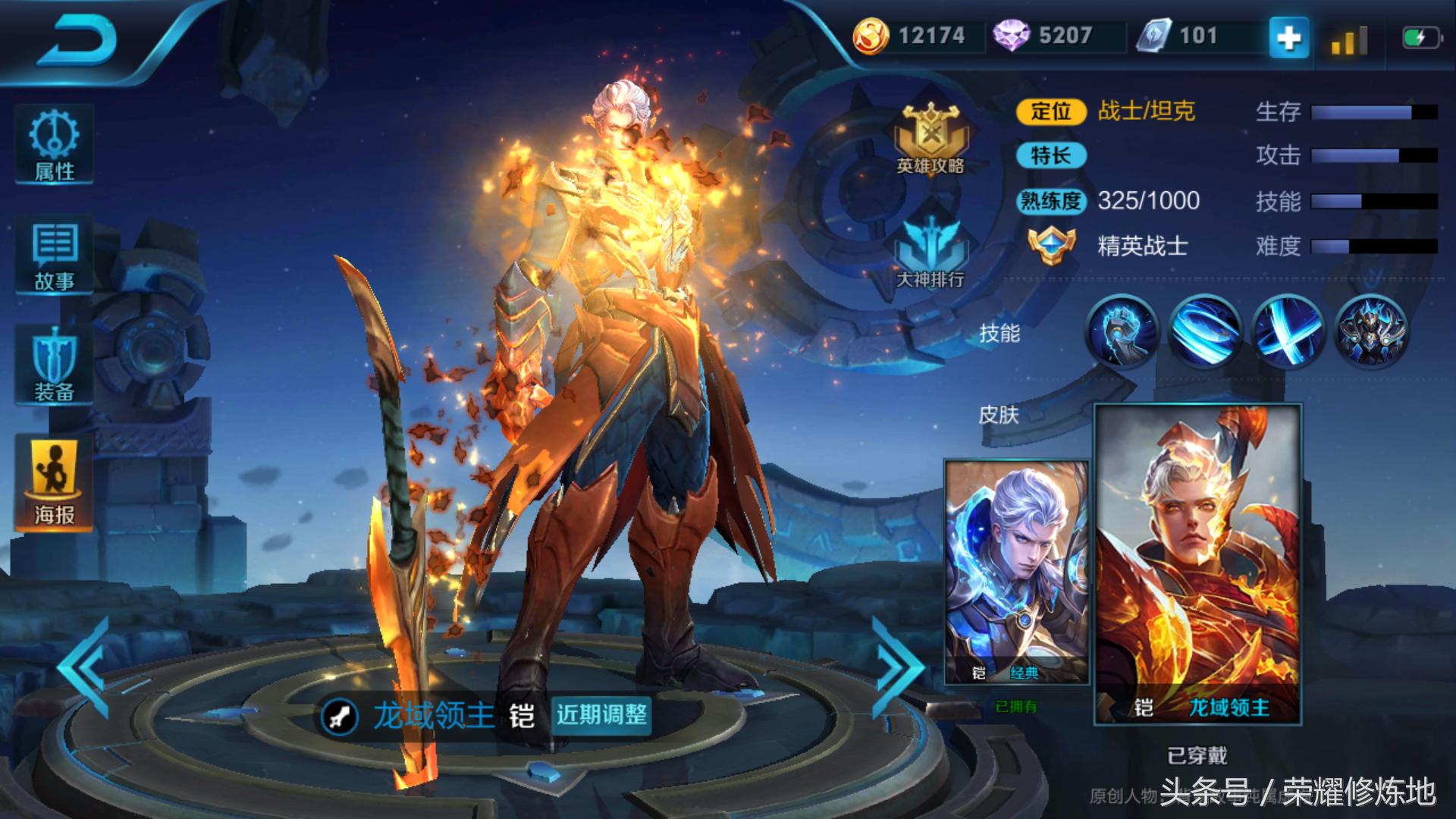Tap the 精英战士 mastery badge
The width and height of the screenshot is (1456, 819).
(x=1052, y=245)
